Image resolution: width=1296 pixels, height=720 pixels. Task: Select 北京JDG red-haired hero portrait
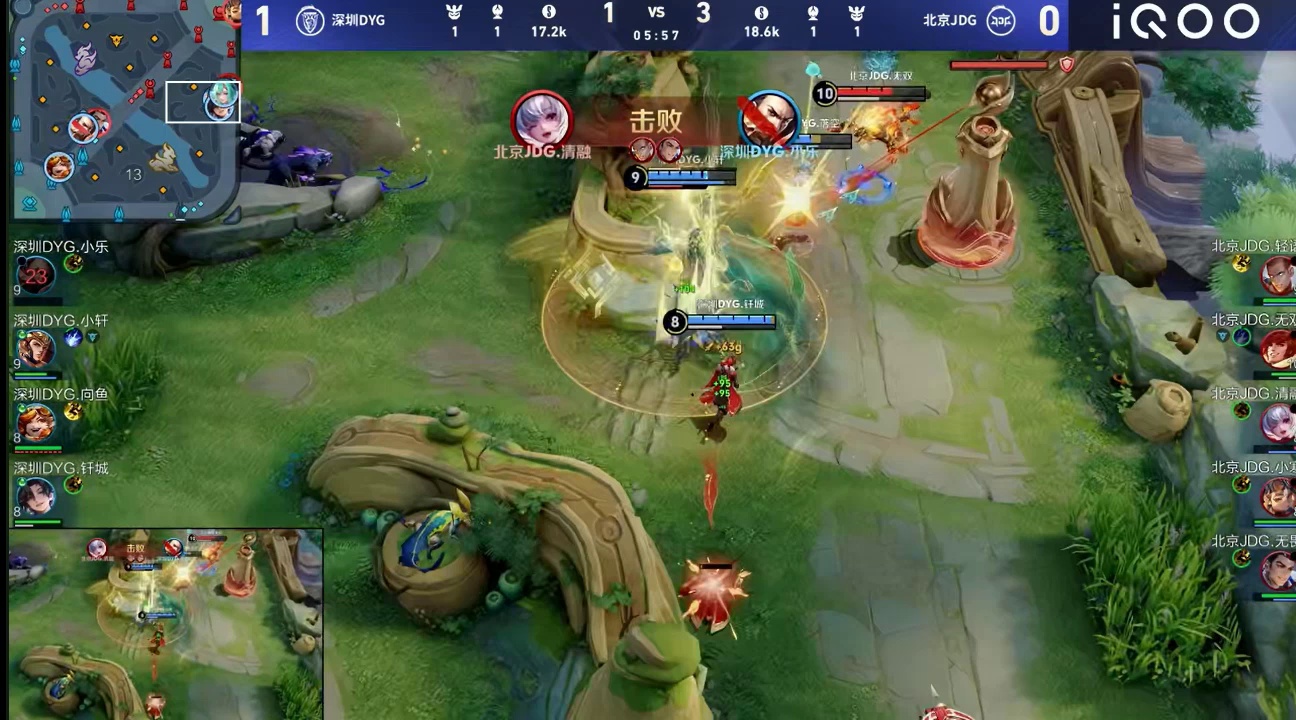tap(1276, 348)
